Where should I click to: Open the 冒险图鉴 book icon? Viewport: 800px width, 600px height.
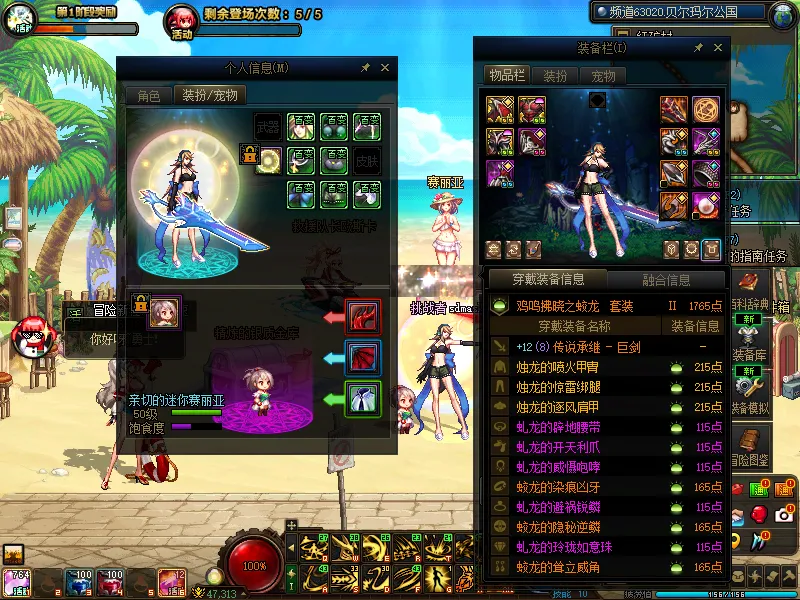[749, 443]
